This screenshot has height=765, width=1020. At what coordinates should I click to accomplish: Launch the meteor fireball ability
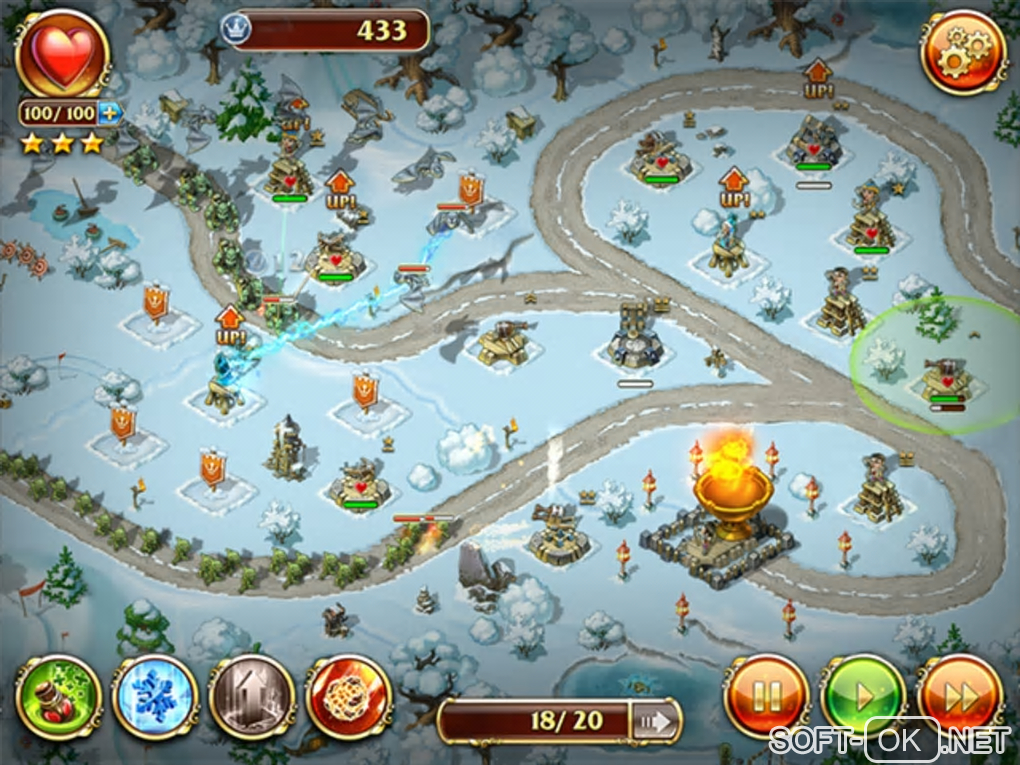(x=348, y=697)
